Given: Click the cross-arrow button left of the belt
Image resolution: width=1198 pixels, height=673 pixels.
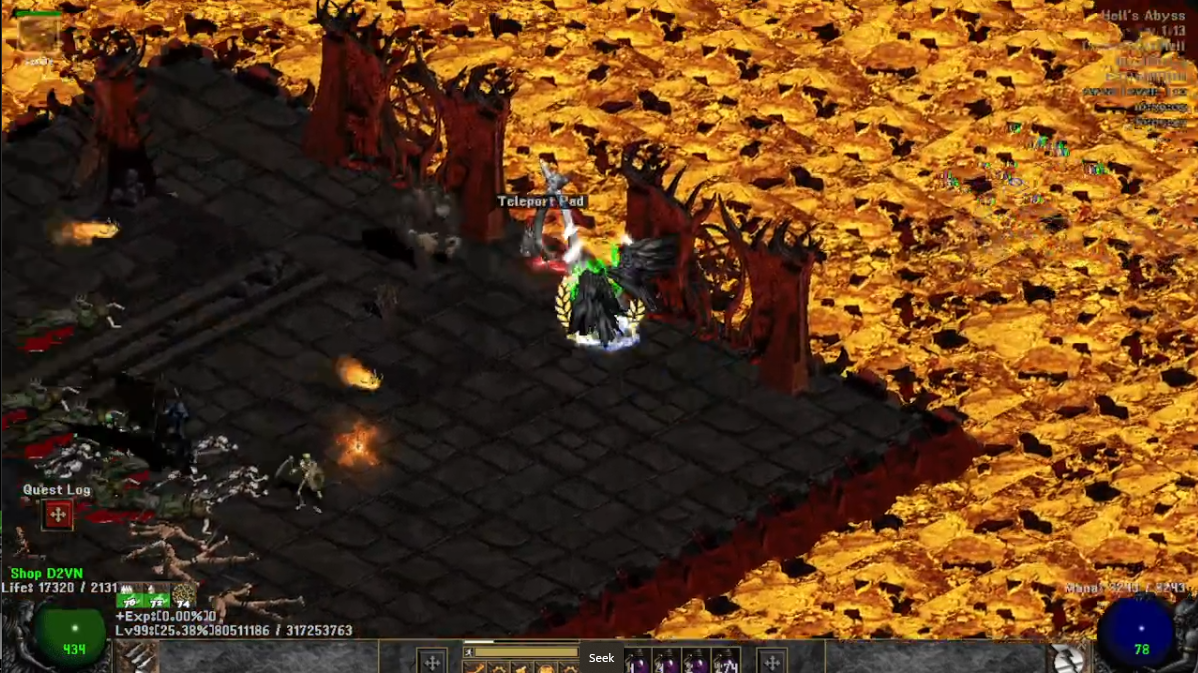Looking at the screenshot, I should click(x=432, y=661).
